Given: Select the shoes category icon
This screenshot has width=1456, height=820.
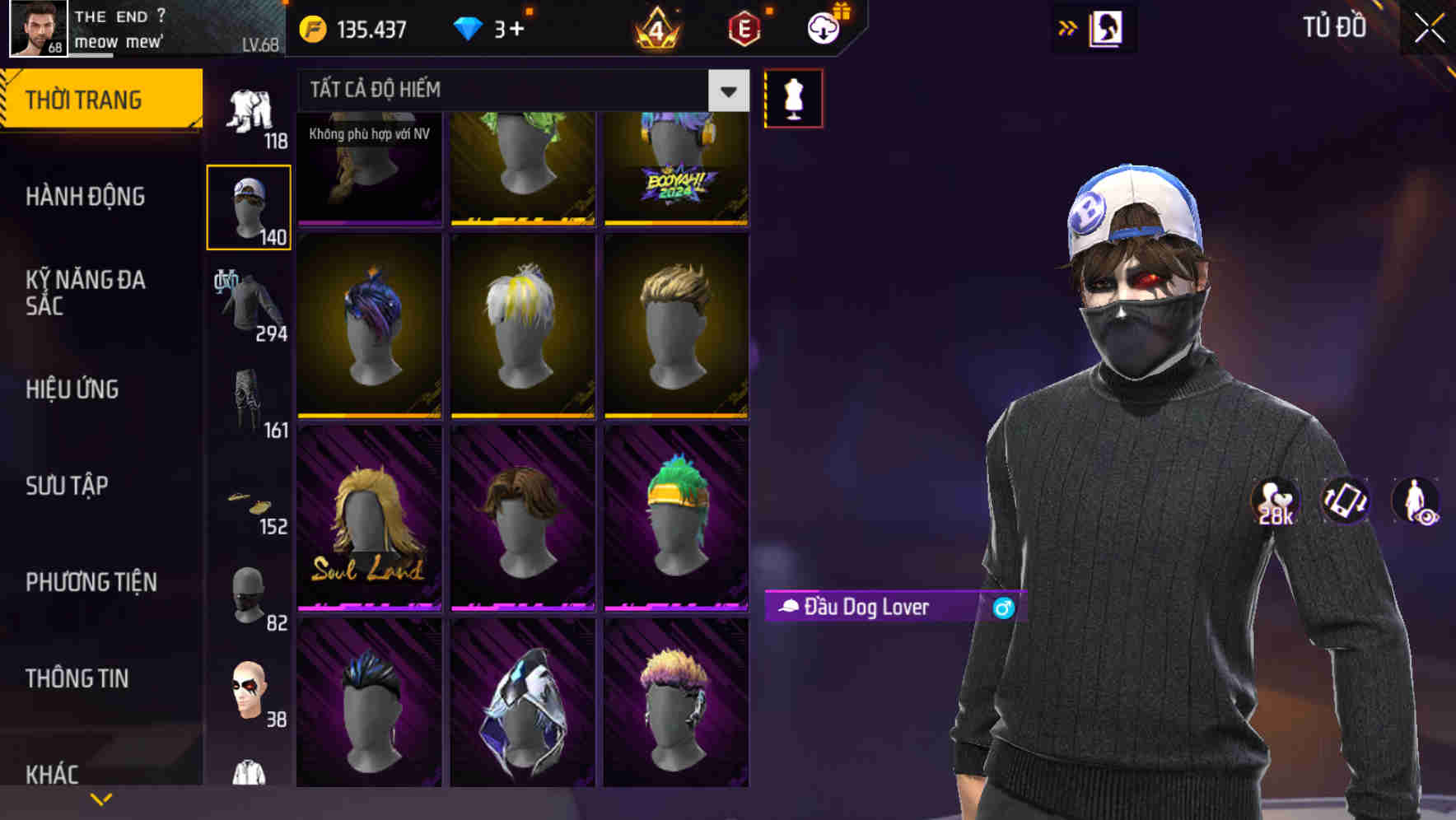Looking at the screenshot, I should click(250, 504).
